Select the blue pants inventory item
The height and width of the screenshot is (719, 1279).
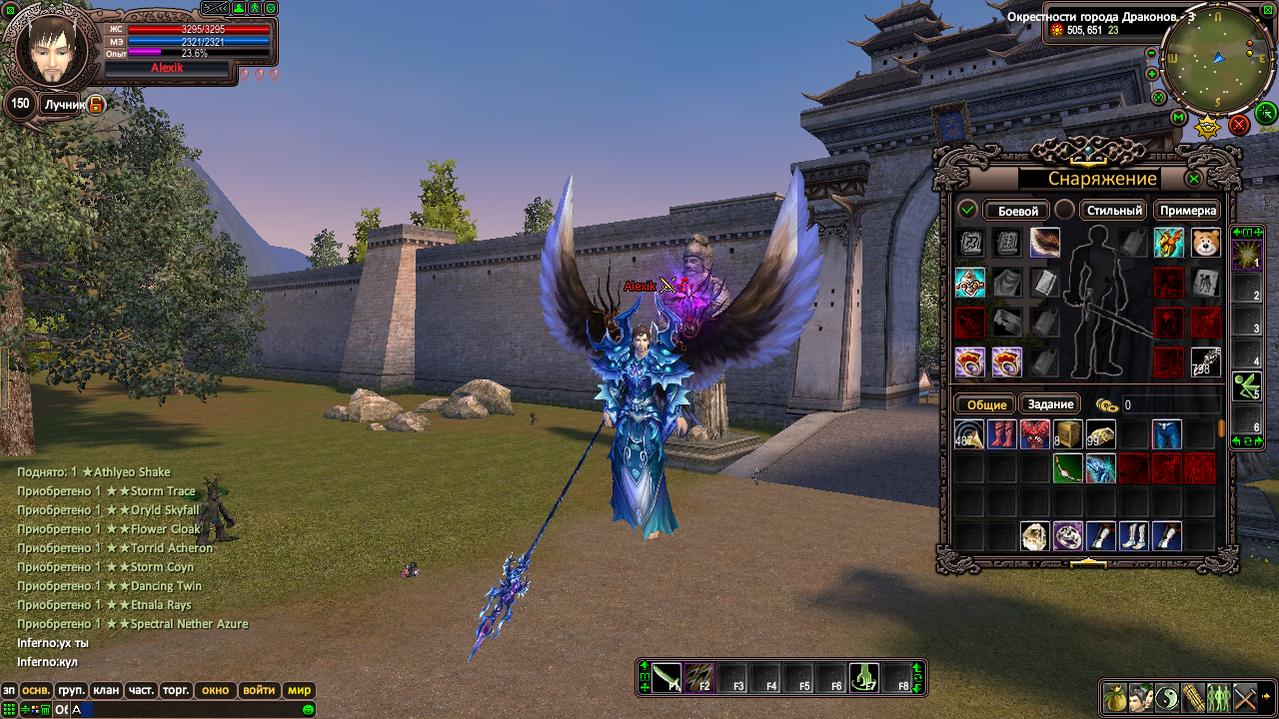coord(1167,435)
